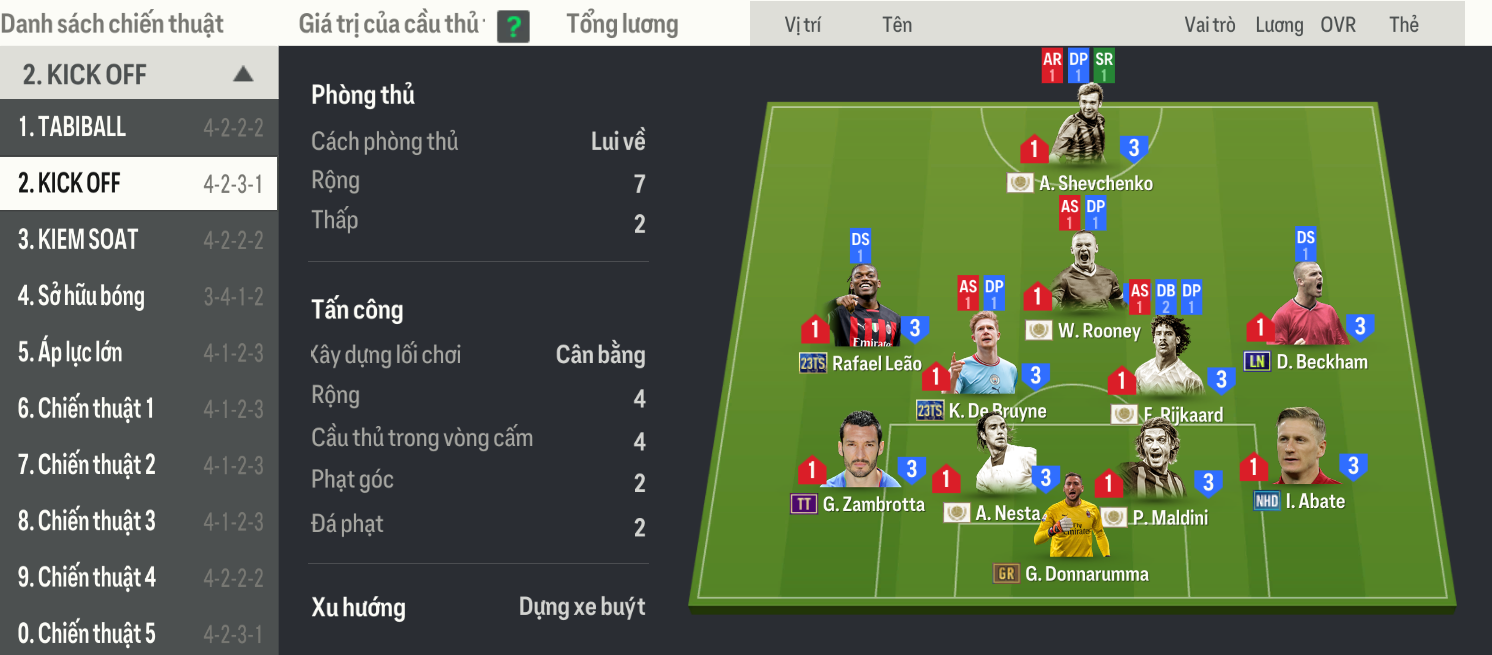This screenshot has height=655, width=1492.
Task: Collapse the 2. KICK OFF dropdown header
Action: [242, 74]
